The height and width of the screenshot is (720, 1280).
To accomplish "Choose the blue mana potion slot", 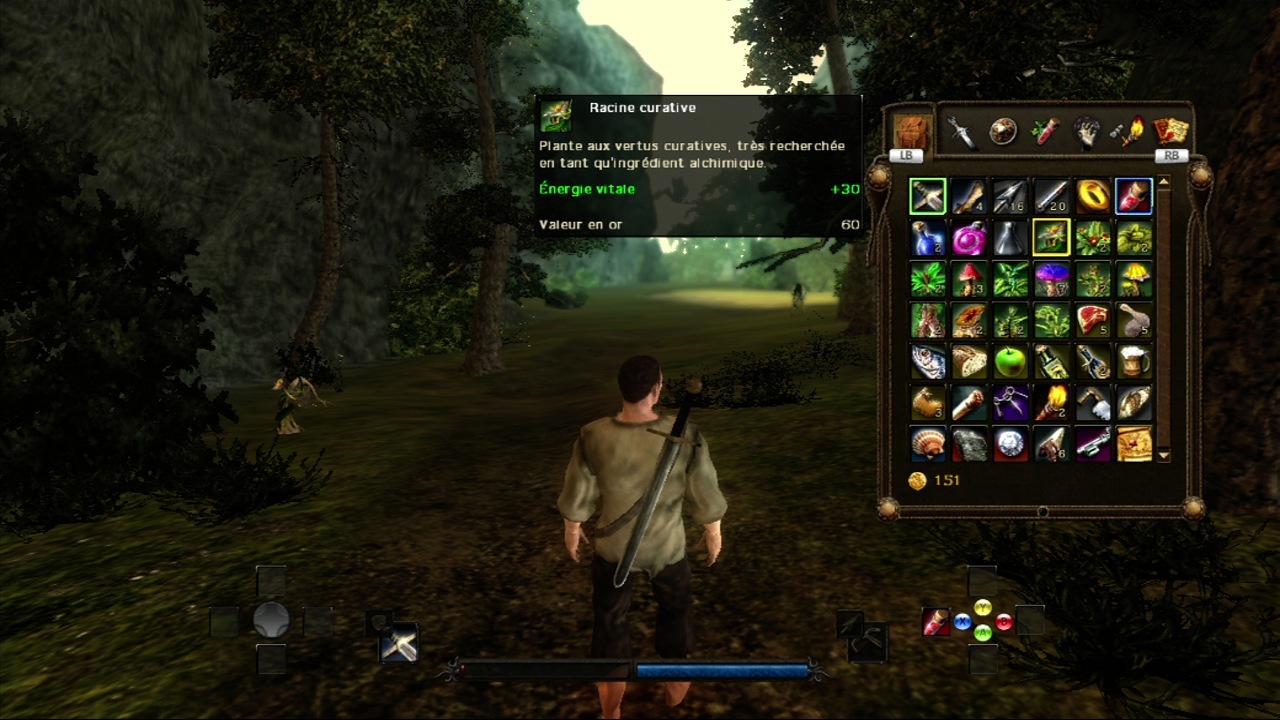I will 928,238.
